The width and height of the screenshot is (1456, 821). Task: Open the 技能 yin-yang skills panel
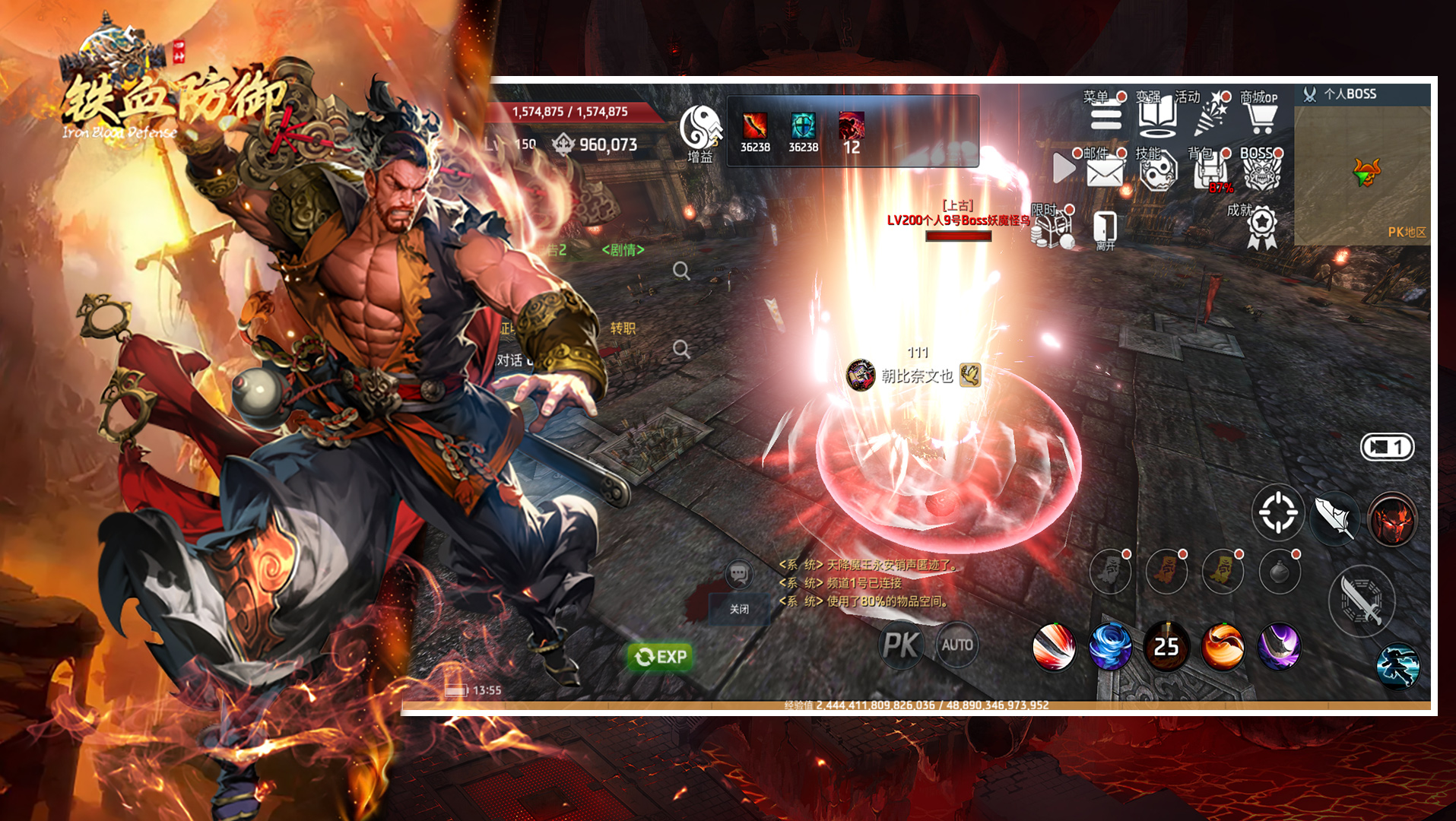coord(1157,172)
